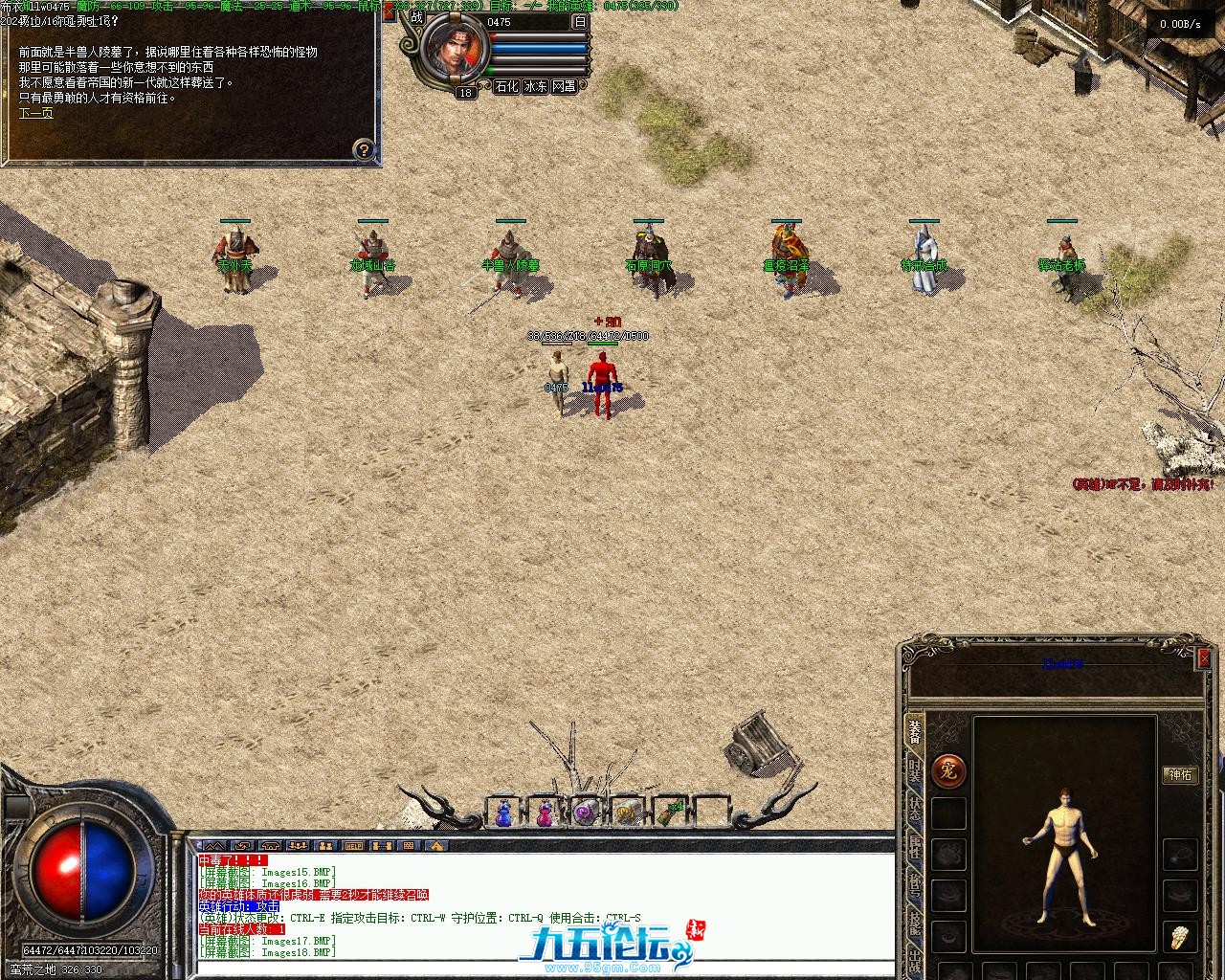Select the 冰冻 status button
The height and width of the screenshot is (980, 1225).
click(536, 86)
